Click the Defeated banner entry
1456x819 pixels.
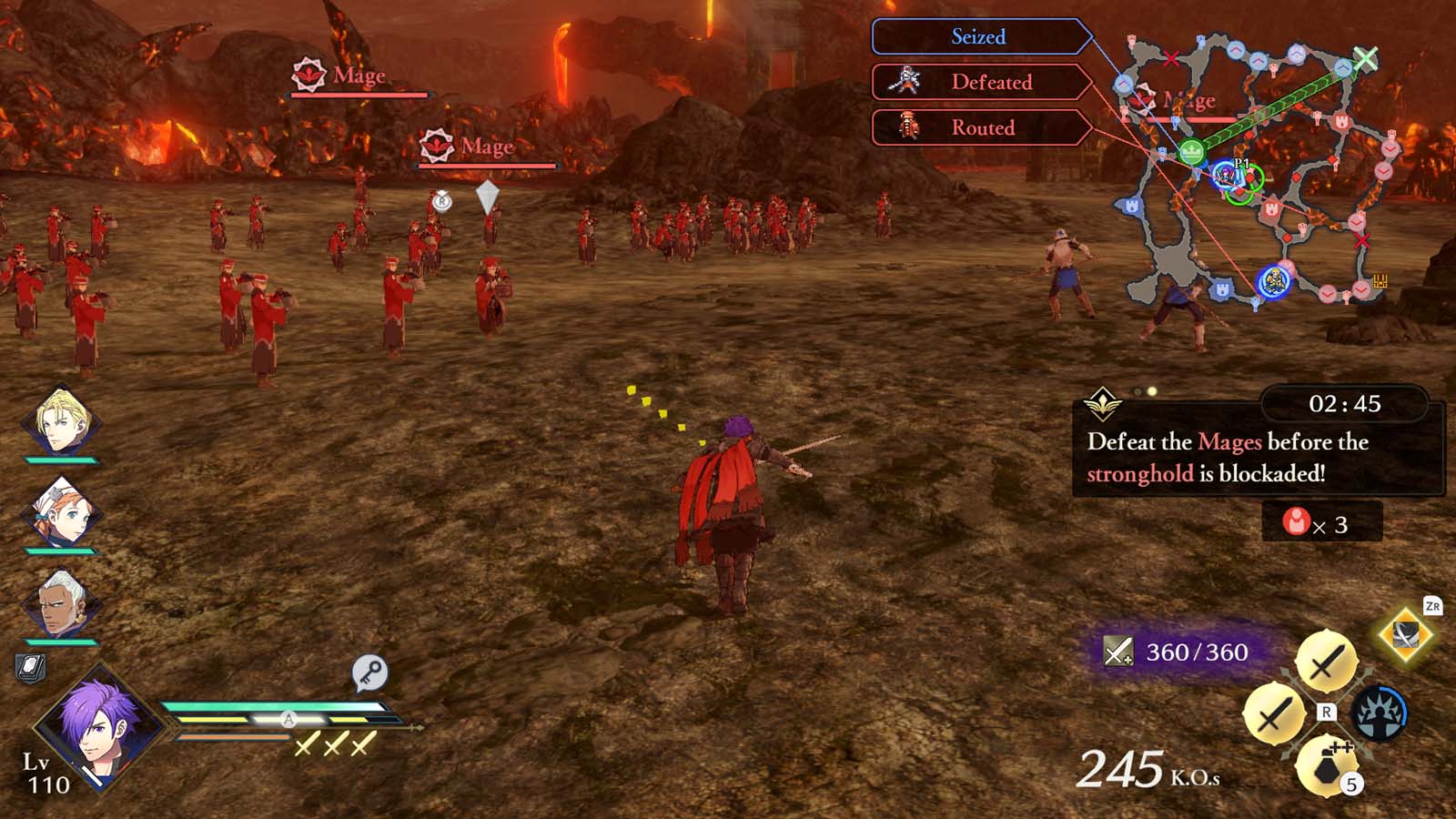976,83
